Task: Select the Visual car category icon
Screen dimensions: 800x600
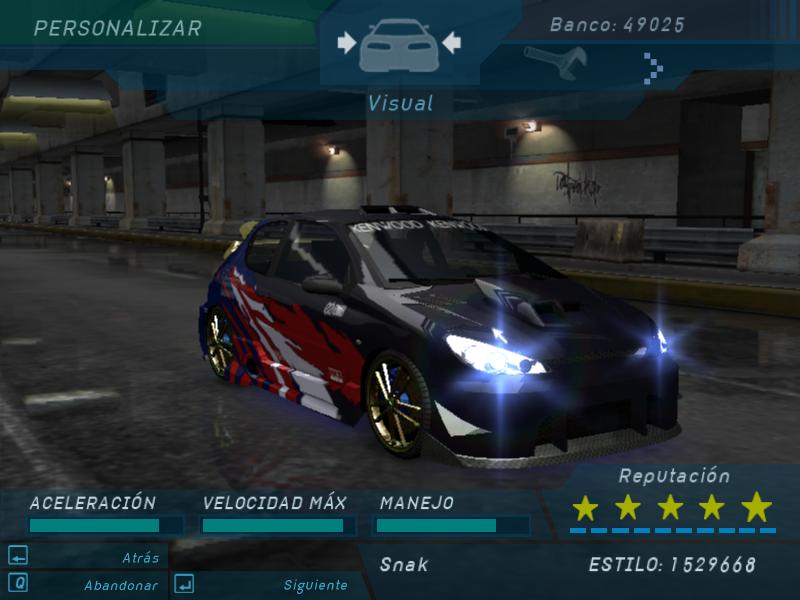Action: tap(398, 44)
